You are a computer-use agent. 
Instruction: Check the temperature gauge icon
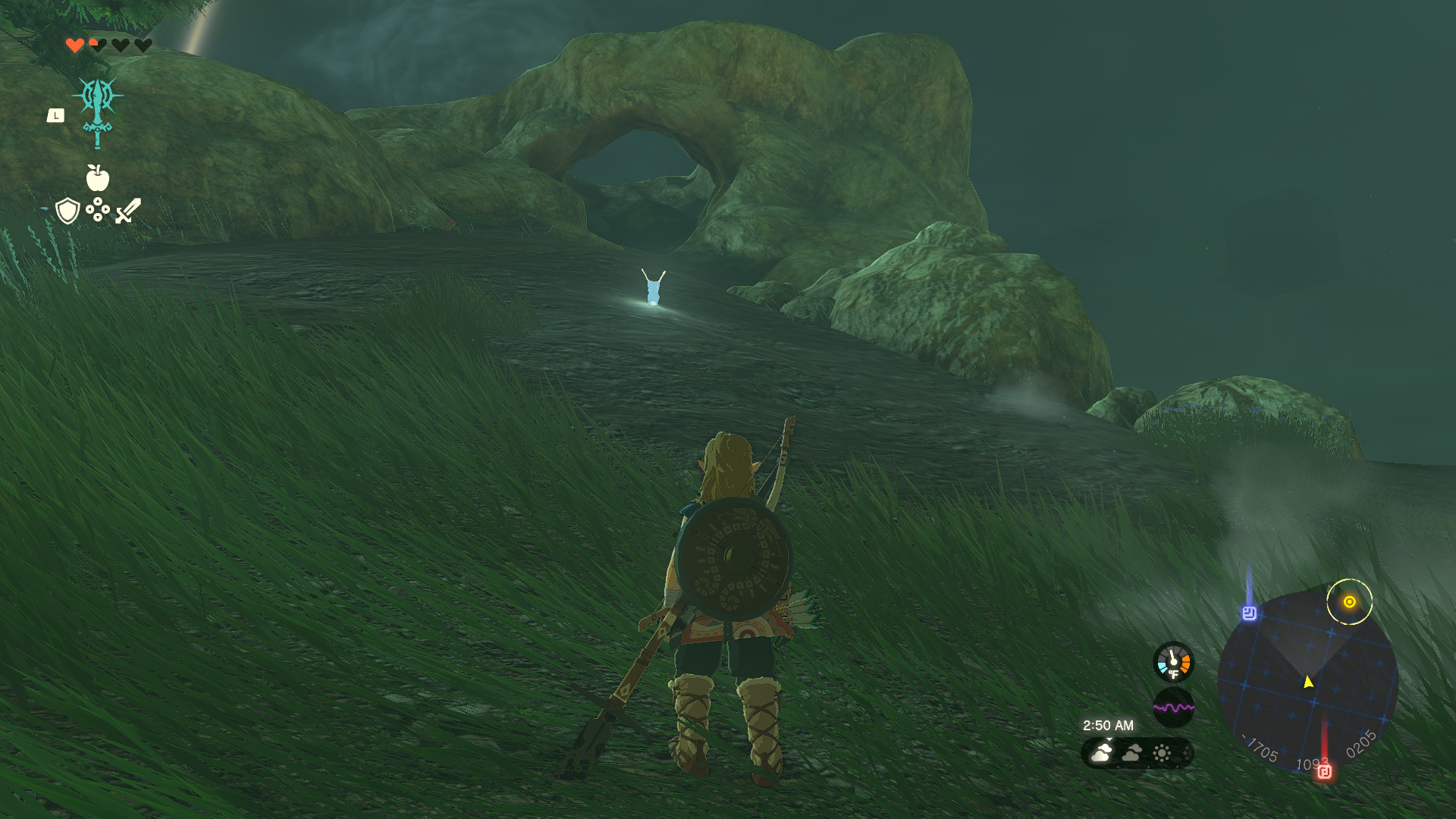[1173, 662]
